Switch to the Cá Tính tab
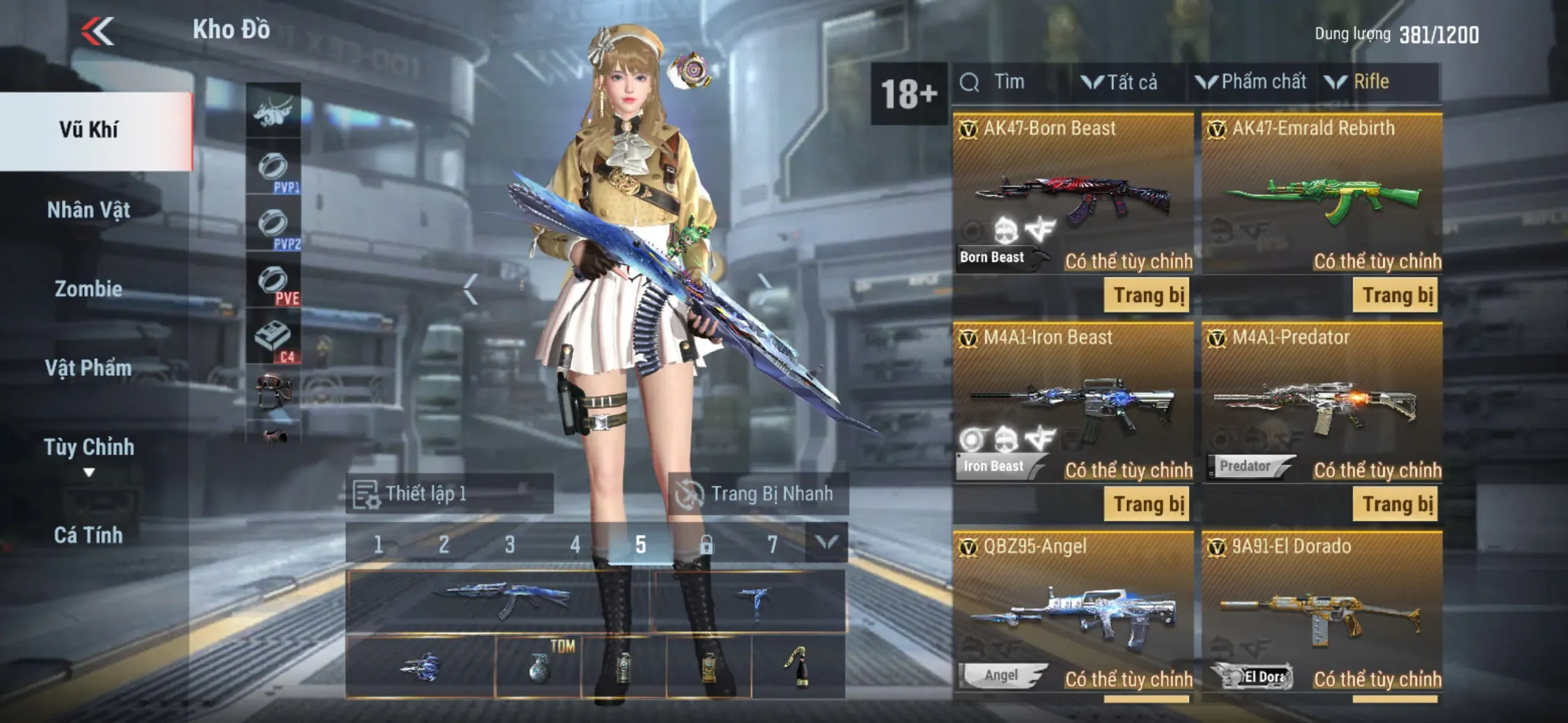Screen dimensions: 1568x723 coord(89,535)
